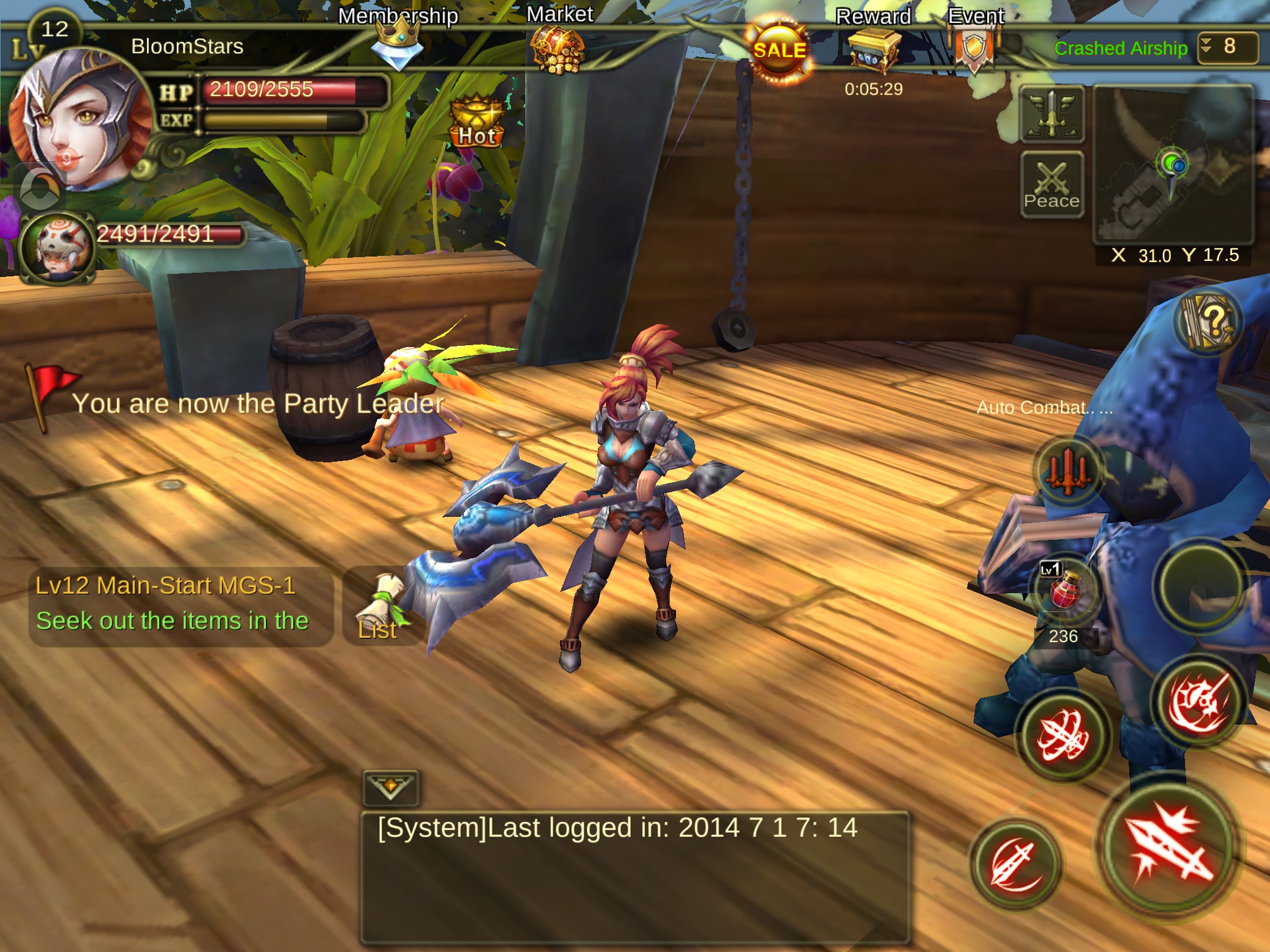The width and height of the screenshot is (1270, 952).
Task: Open the winged sword button
Action: [x=1052, y=115]
